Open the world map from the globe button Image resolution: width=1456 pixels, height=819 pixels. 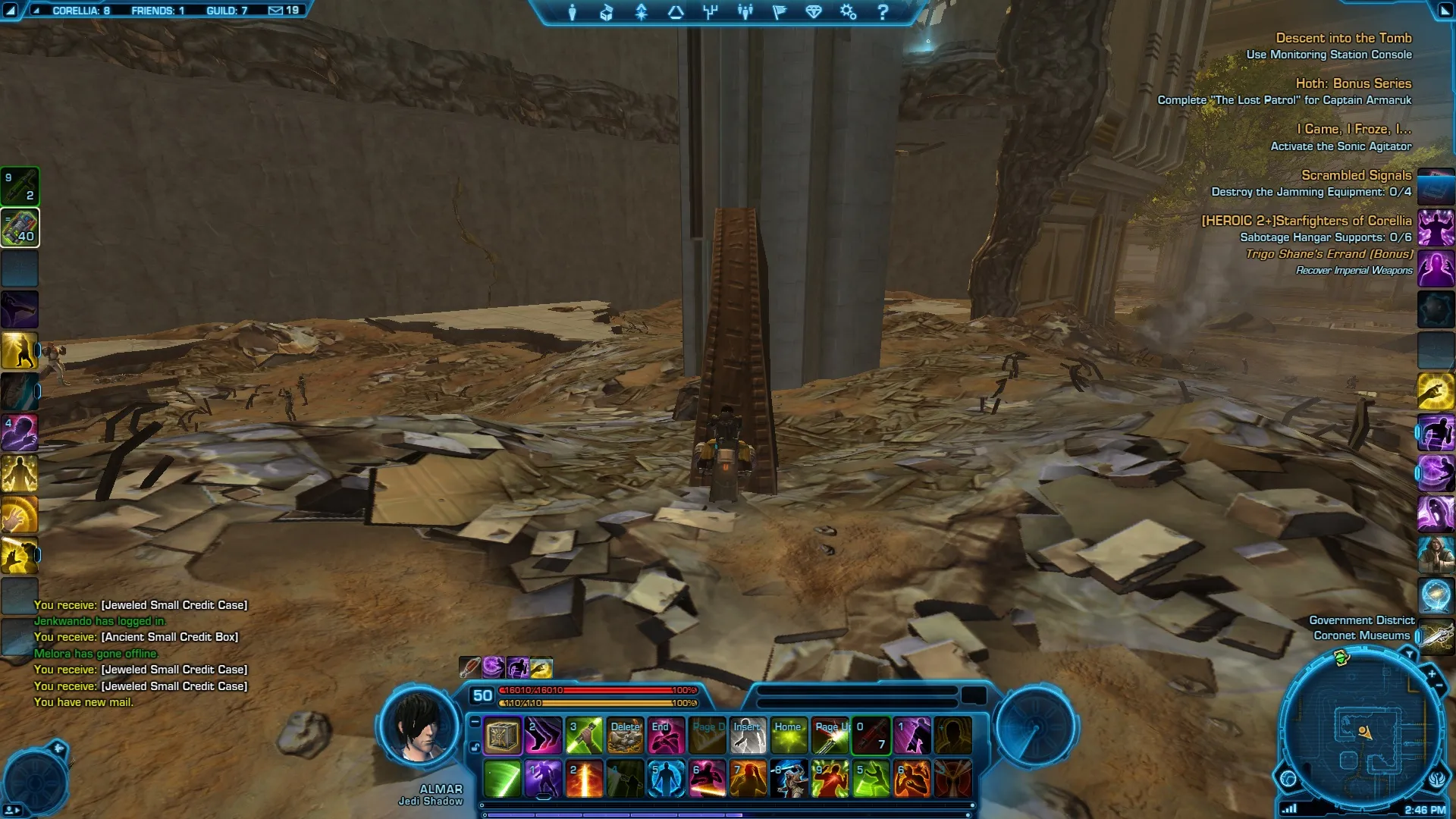coord(1288,779)
